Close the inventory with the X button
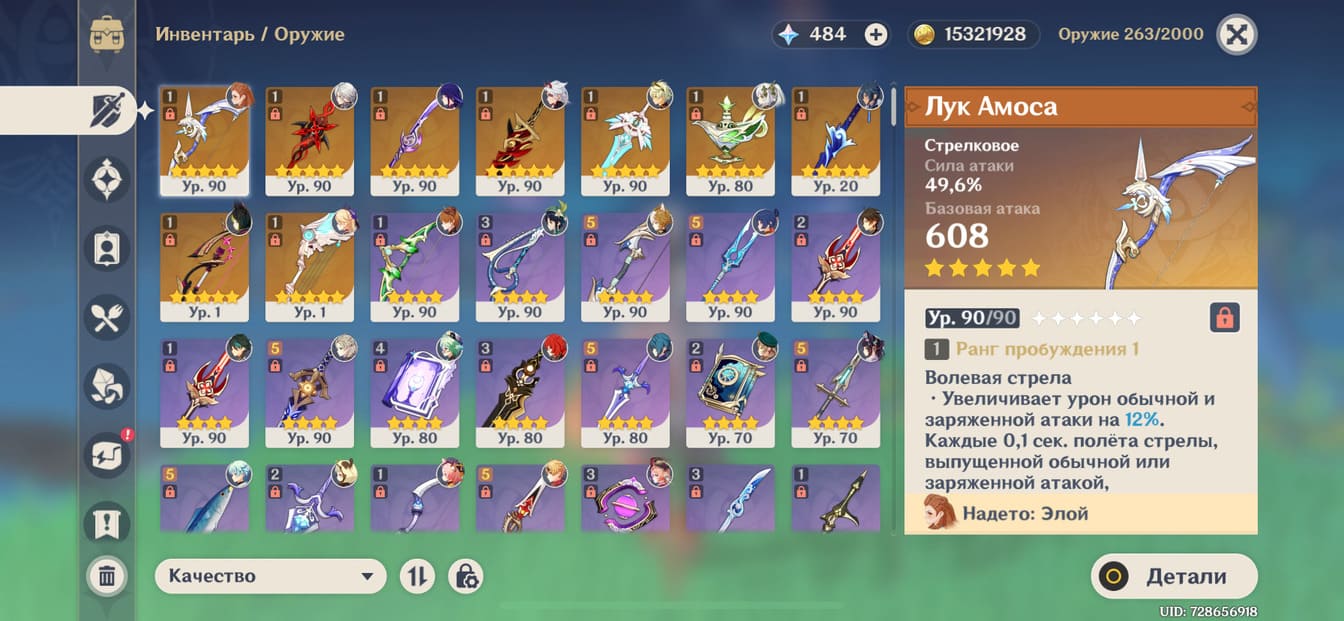Image resolution: width=1344 pixels, height=621 pixels. click(1236, 35)
